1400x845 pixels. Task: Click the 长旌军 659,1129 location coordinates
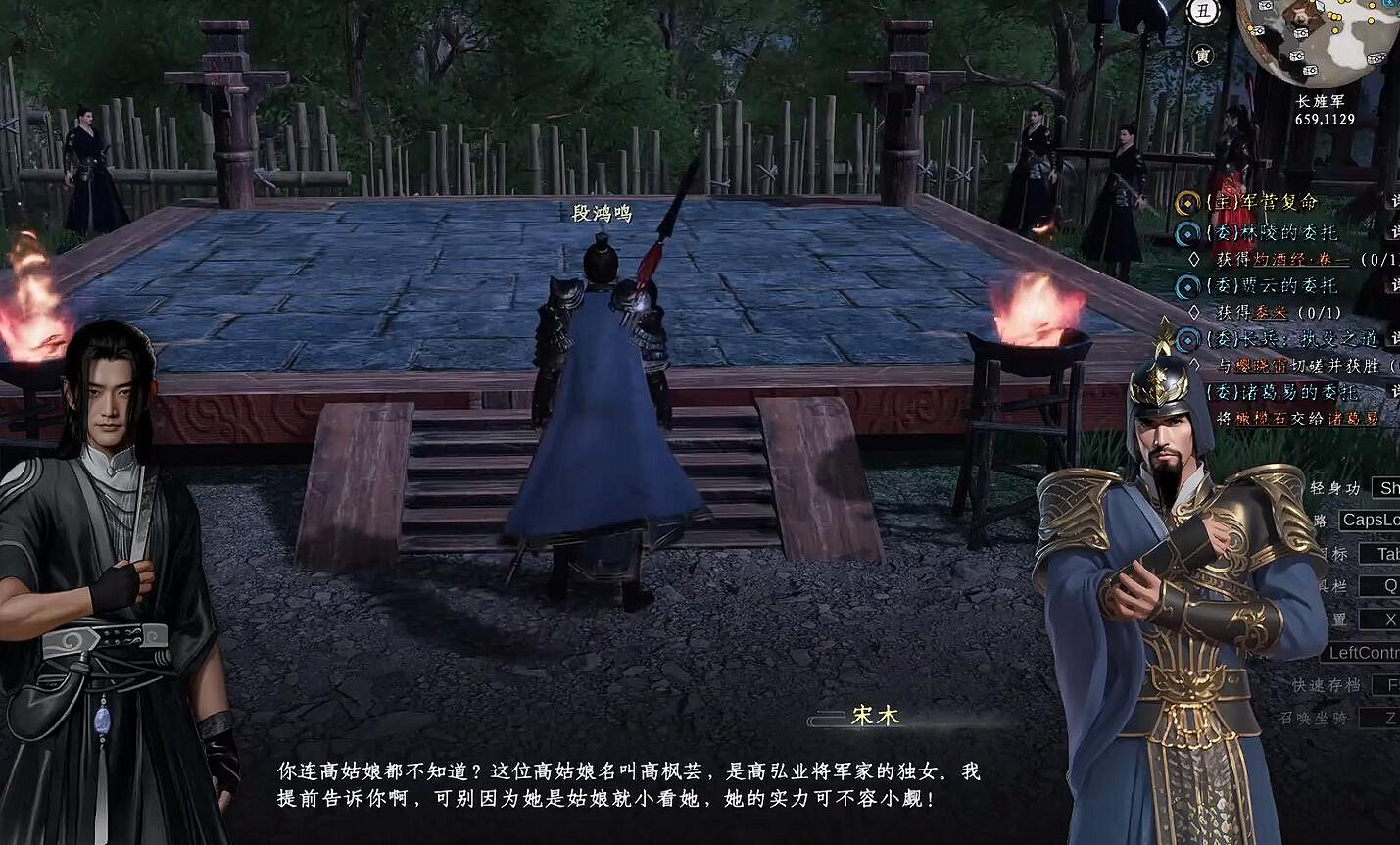[1325, 110]
